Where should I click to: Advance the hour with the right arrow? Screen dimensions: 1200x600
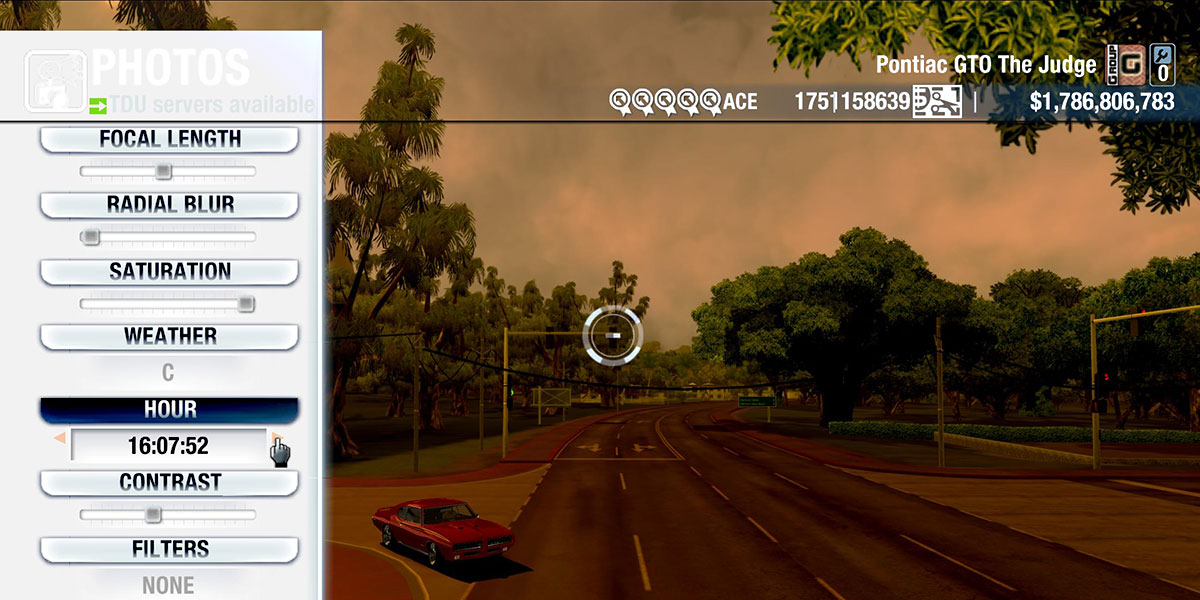coord(275,439)
